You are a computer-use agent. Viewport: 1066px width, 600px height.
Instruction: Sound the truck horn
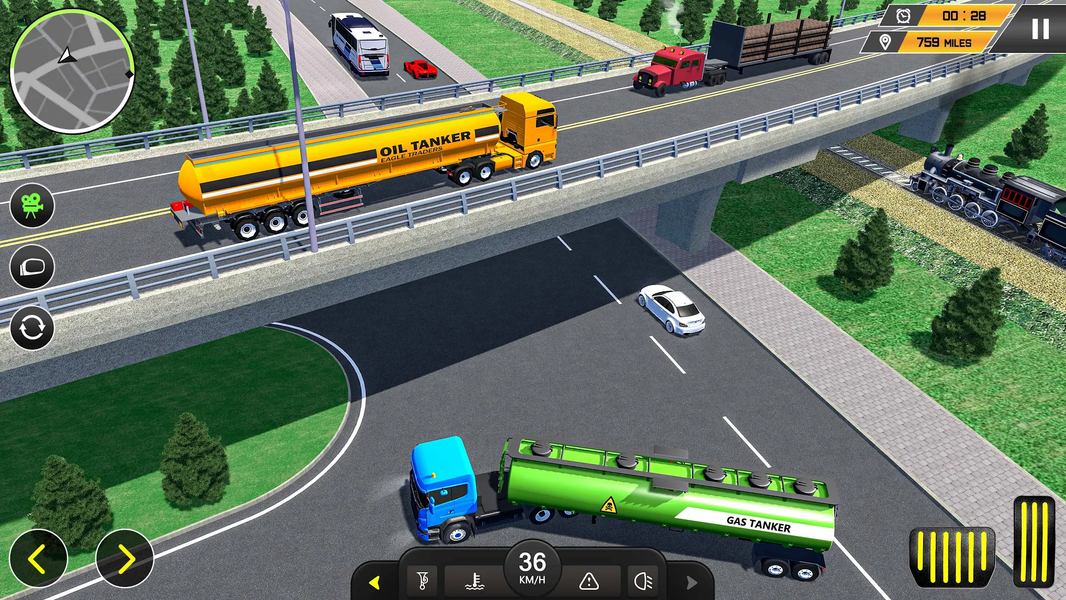click(421, 580)
